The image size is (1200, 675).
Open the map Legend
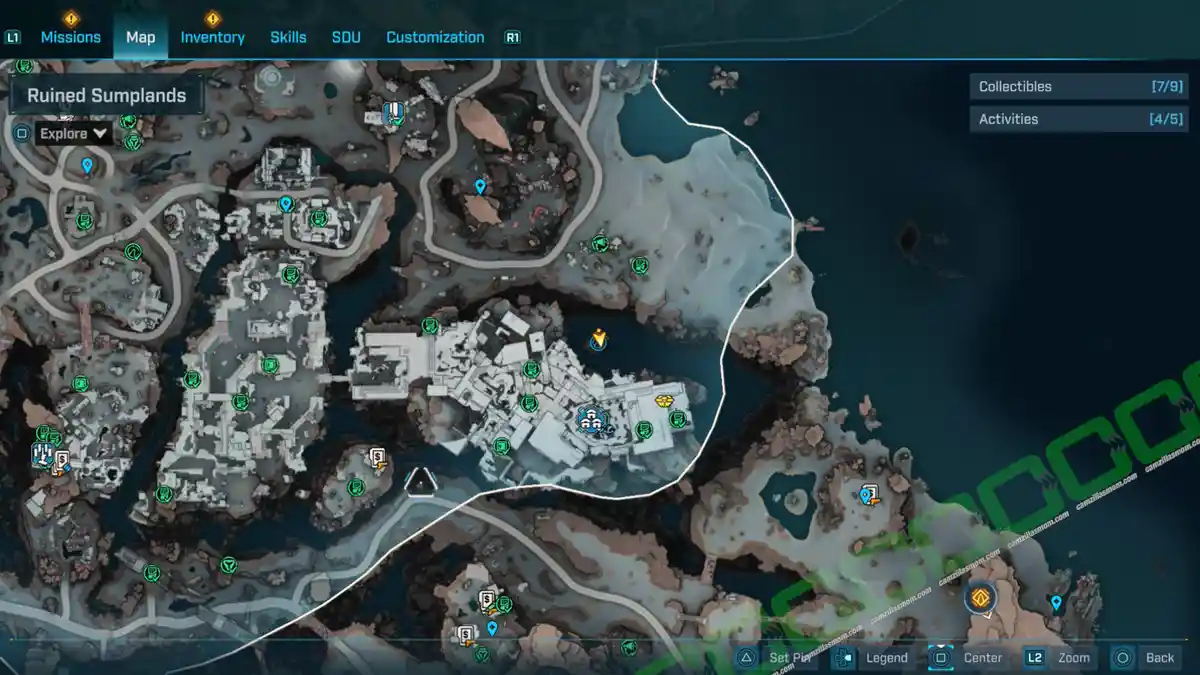coord(874,657)
